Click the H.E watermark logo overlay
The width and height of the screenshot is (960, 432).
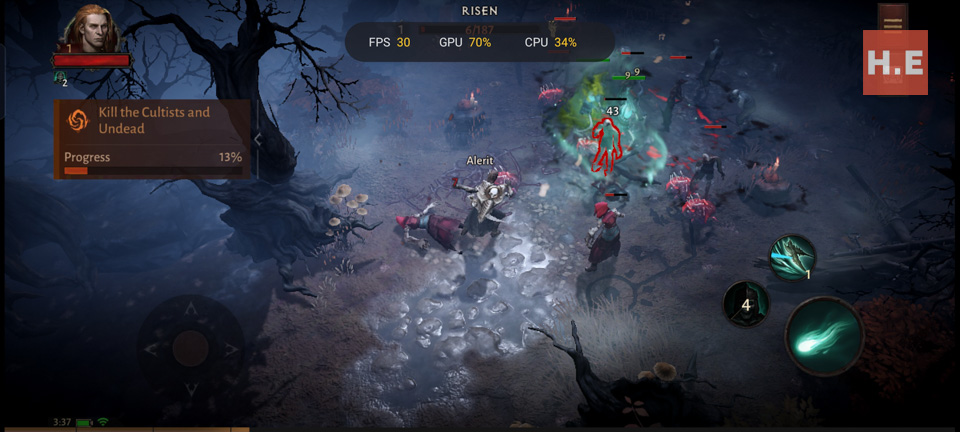click(x=895, y=62)
